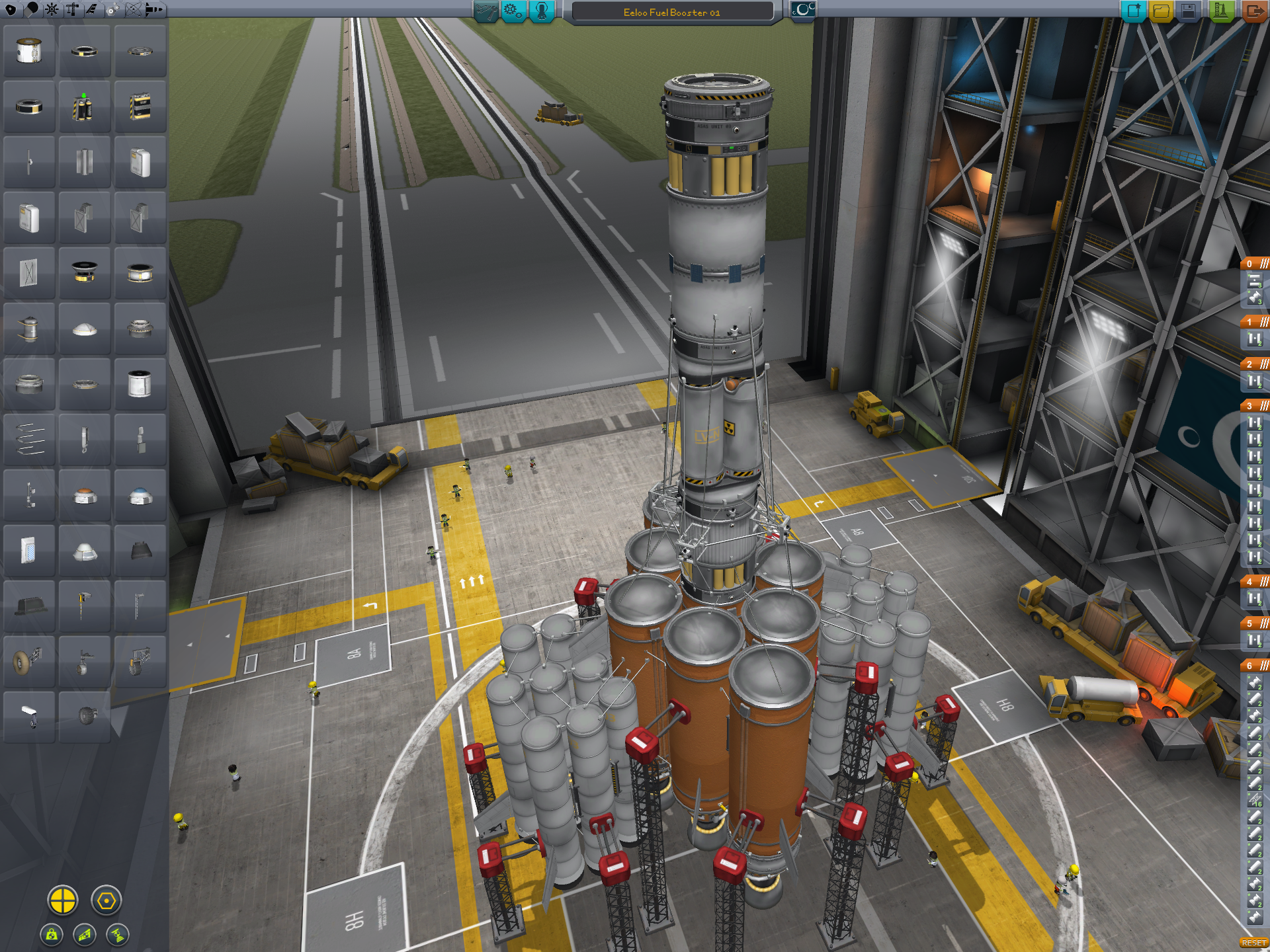Switch to the parts editing mode

(486, 11)
